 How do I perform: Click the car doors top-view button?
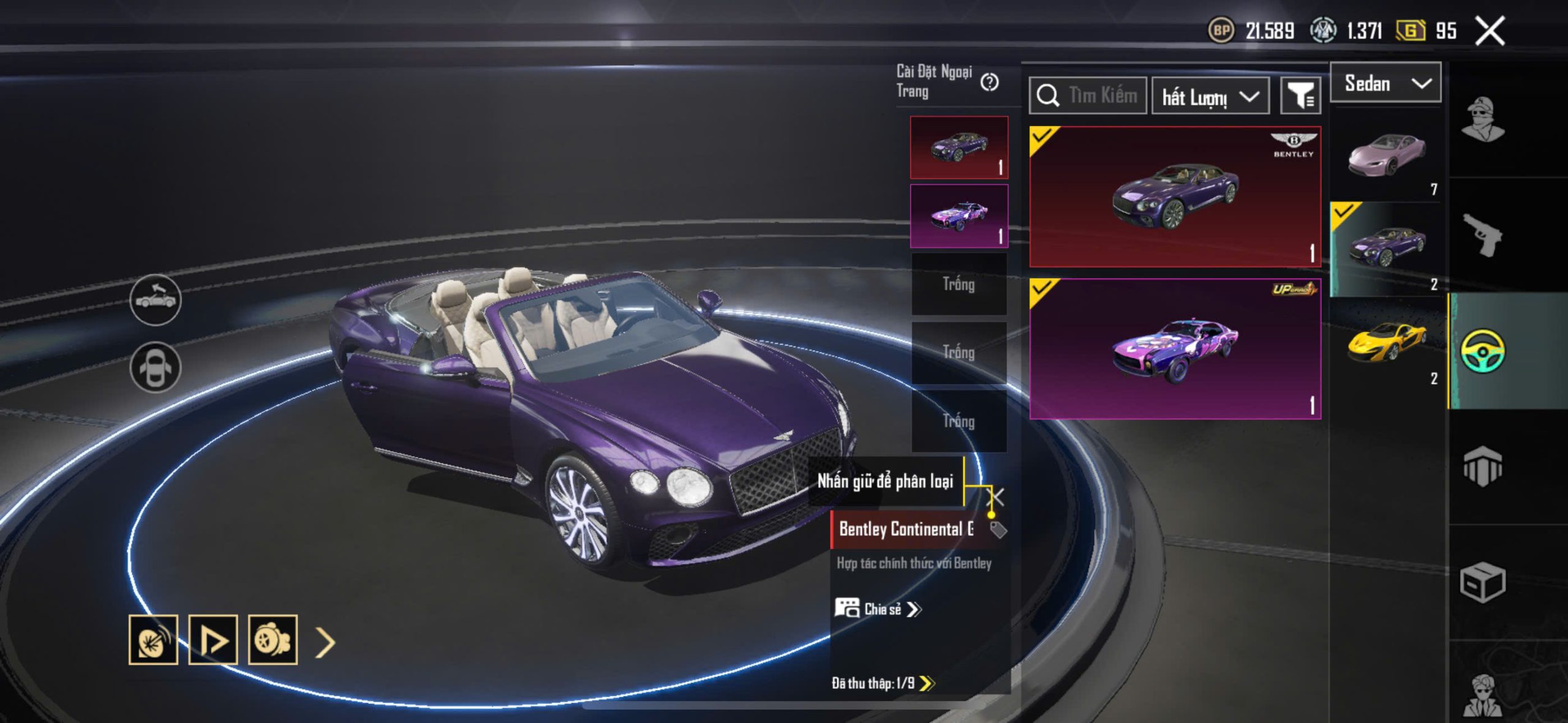point(156,367)
